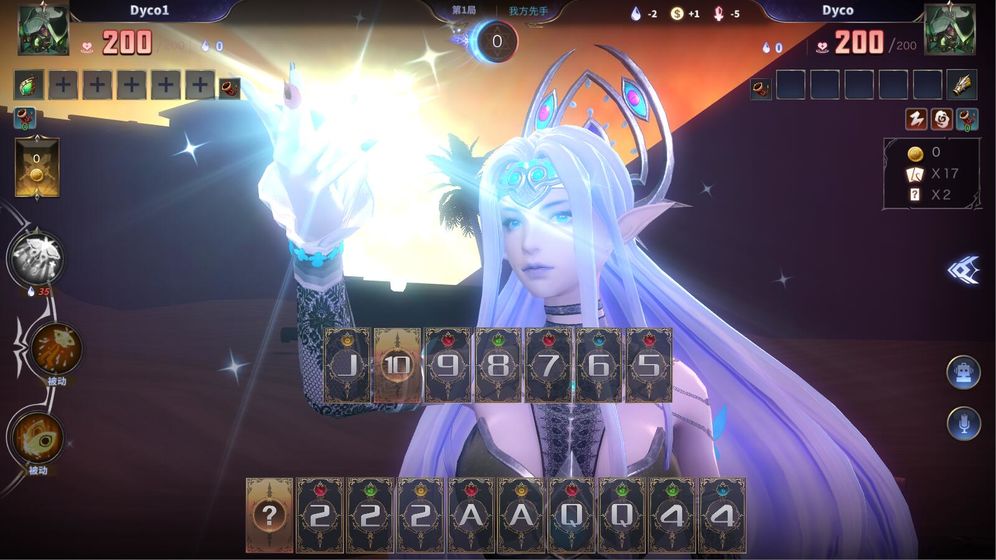Inspect the golden gauntlet item slot
996x560 pixels.
click(x=961, y=85)
